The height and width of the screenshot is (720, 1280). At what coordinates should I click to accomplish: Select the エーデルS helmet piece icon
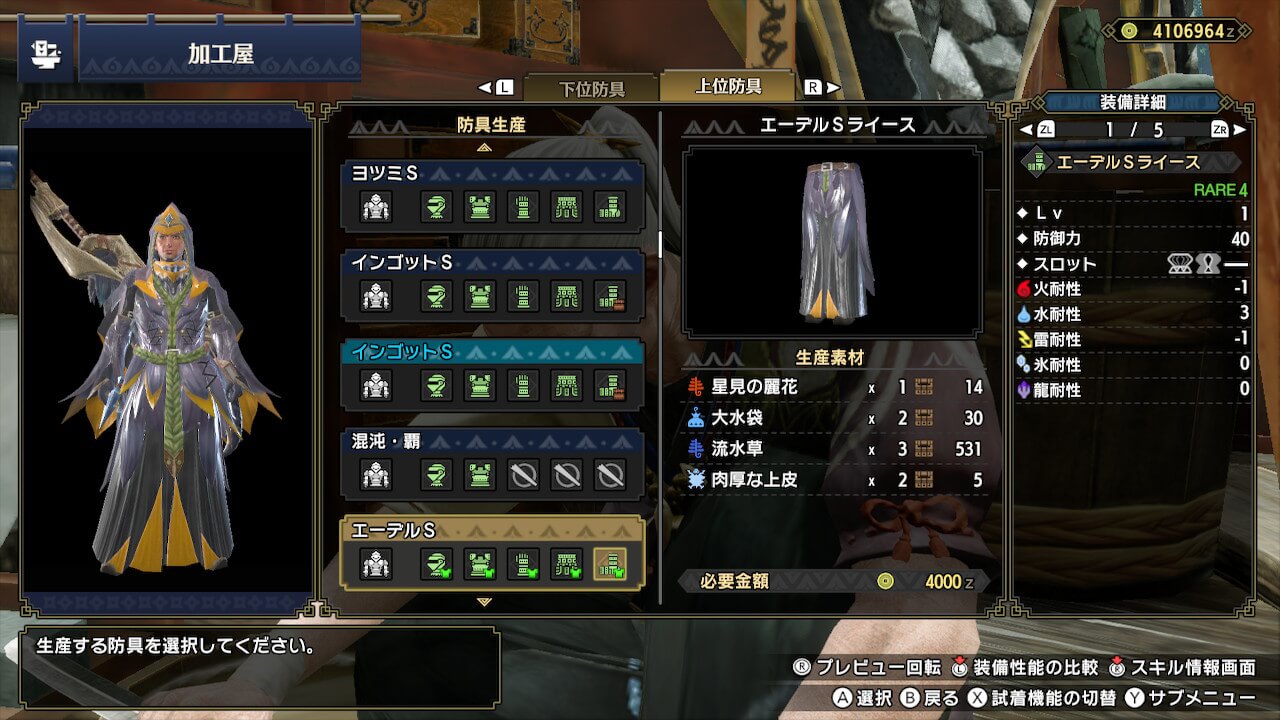coord(435,565)
